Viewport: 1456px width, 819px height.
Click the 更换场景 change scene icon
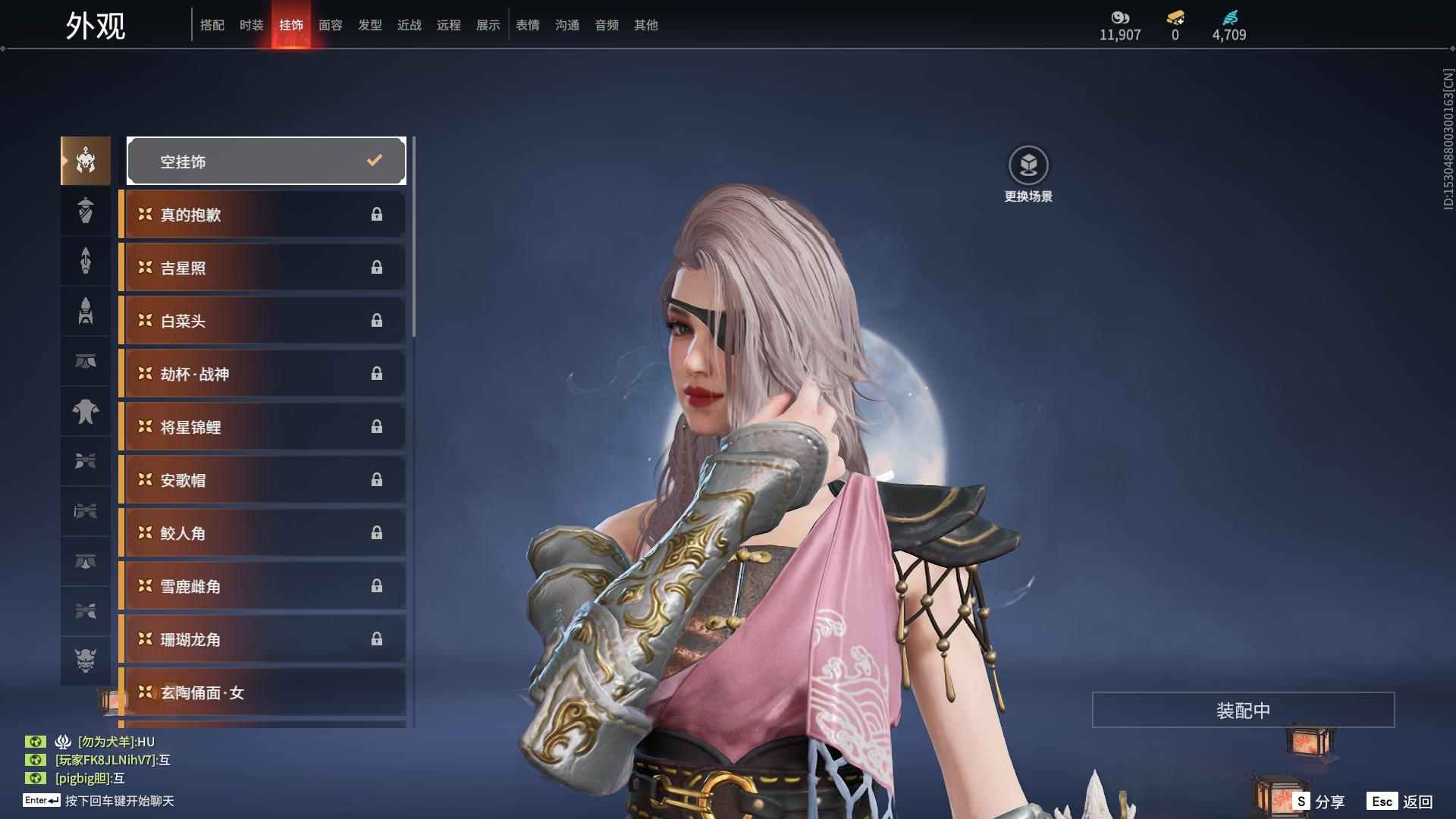tap(1028, 165)
